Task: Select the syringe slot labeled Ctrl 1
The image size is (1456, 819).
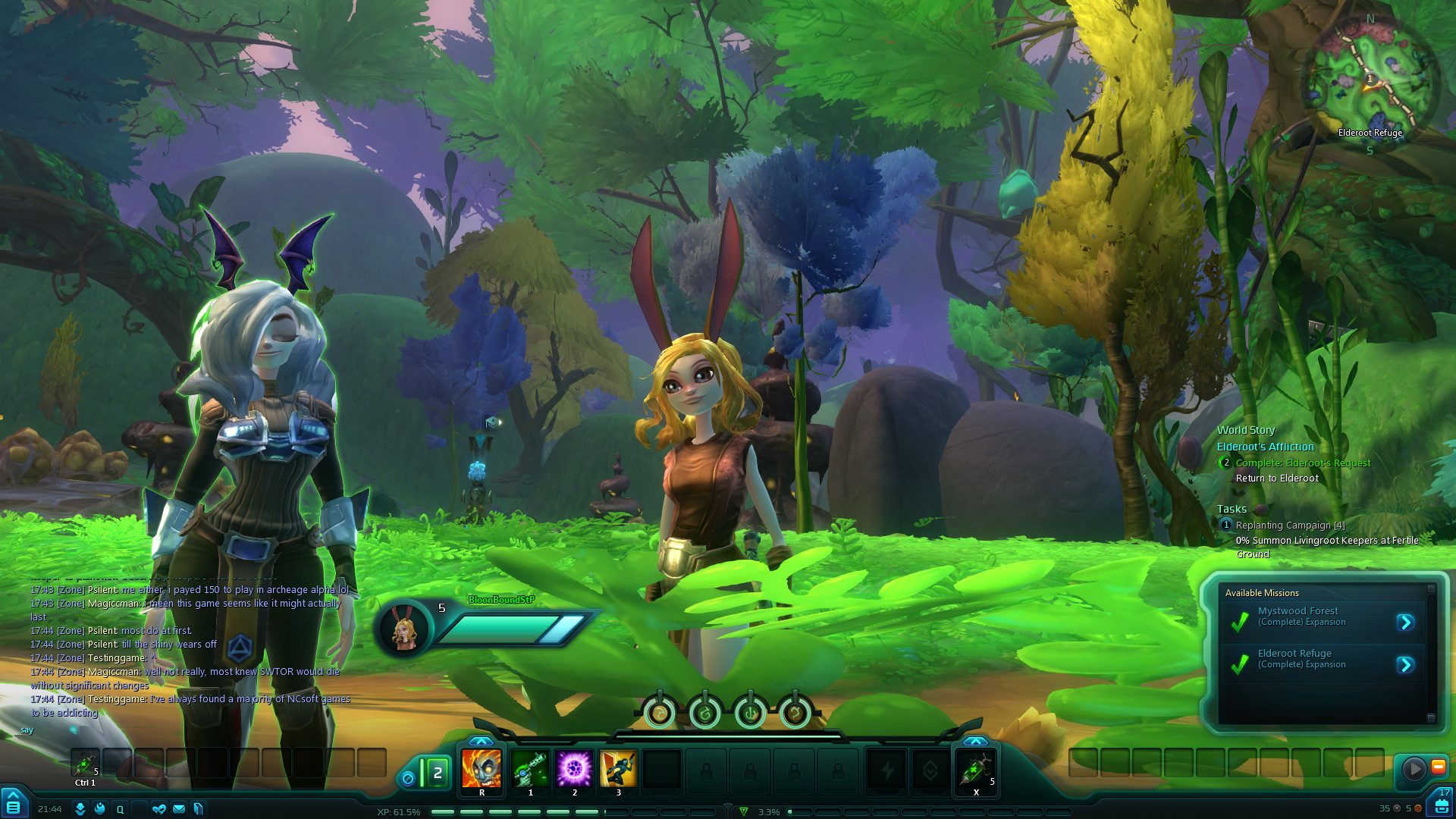Action: coord(85,763)
